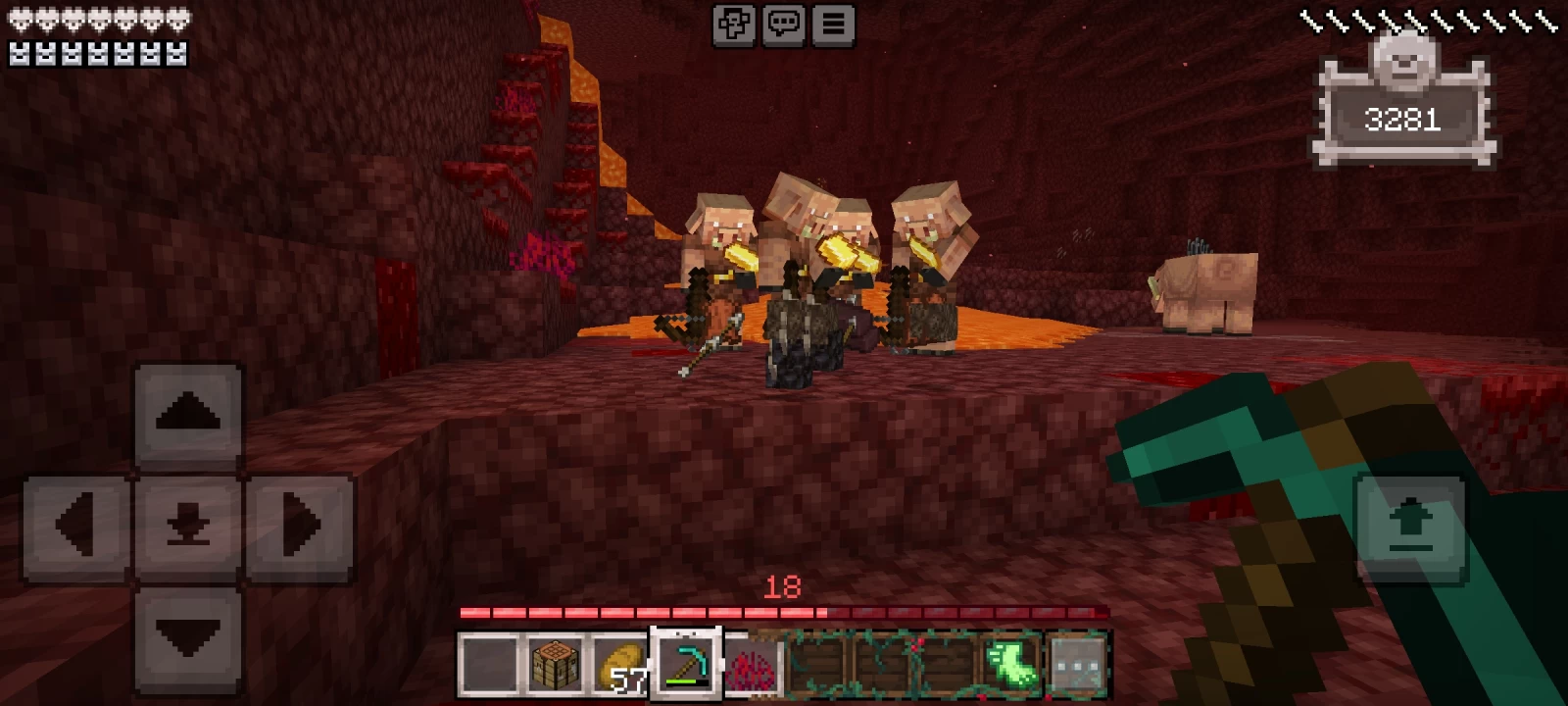Screen dimensions: 1568x706
Task: Toggle sneak with the center D-pad button
Action: [188, 526]
